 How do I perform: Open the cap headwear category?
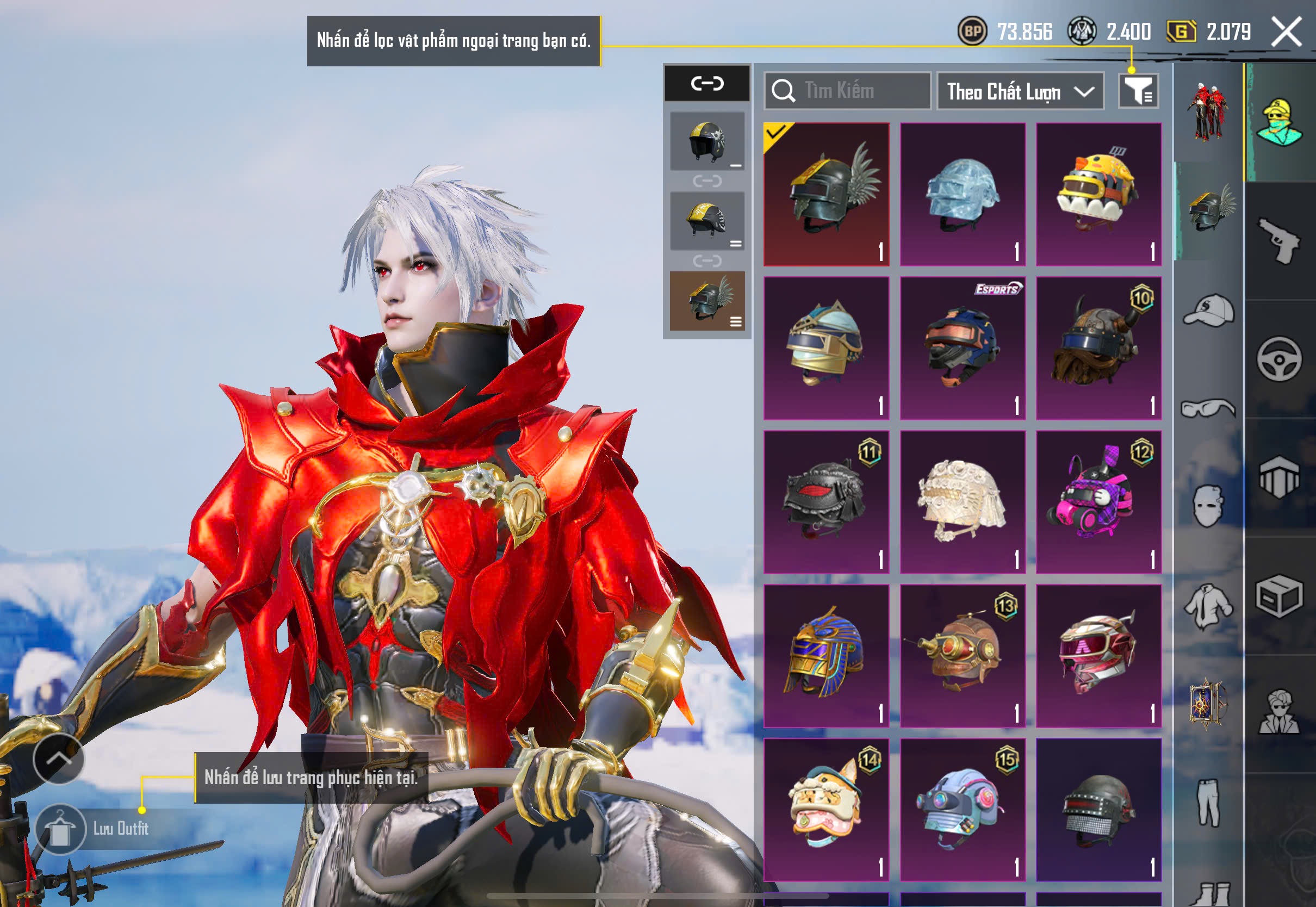1209,311
